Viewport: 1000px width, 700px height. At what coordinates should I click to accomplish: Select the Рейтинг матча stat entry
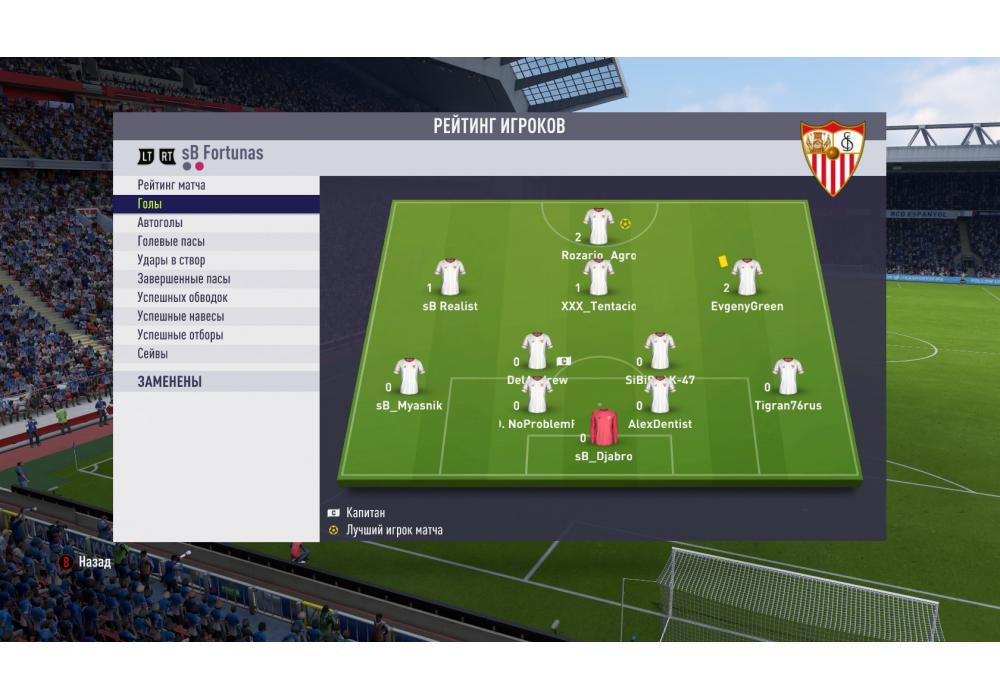click(x=172, y=185)
